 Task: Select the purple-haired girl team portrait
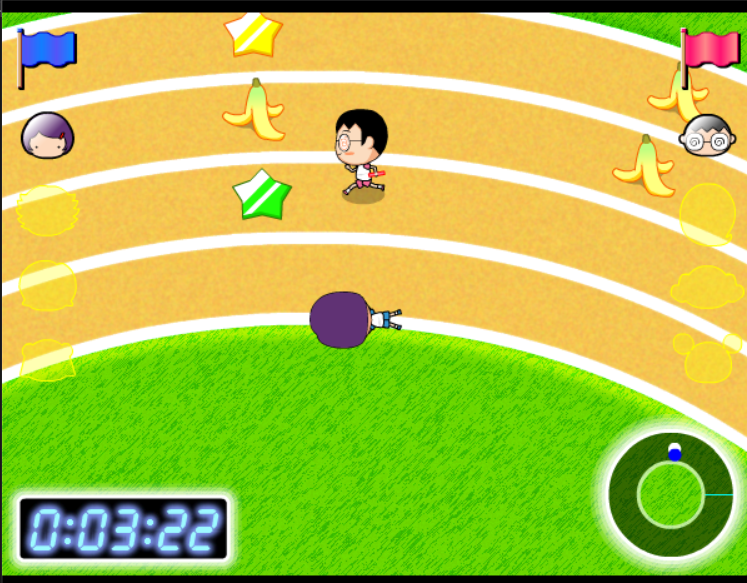[47, 135]
